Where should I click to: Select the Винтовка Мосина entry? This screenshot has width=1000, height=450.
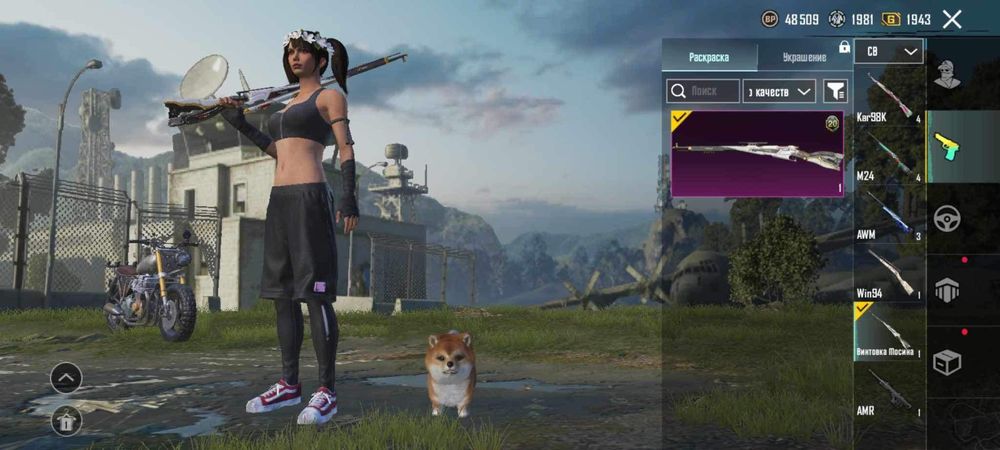click(888, 333)
